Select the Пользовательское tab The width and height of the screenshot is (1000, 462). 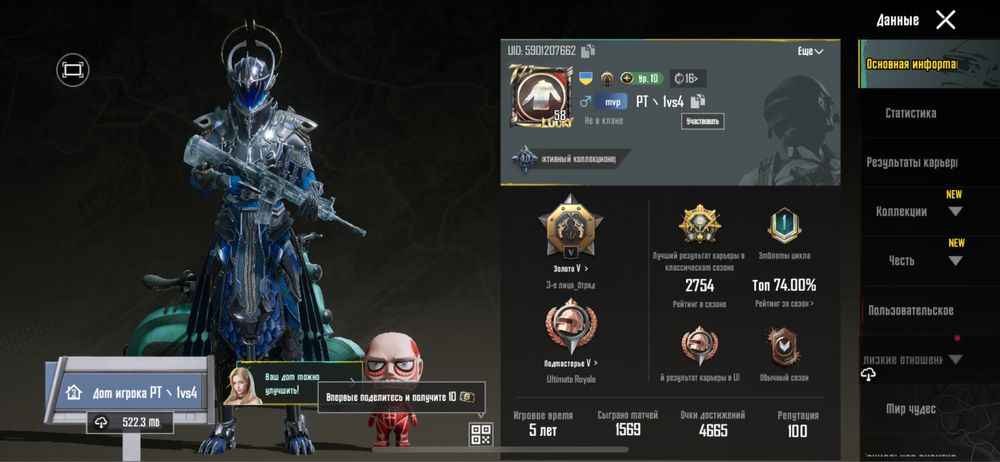point(910,310)
